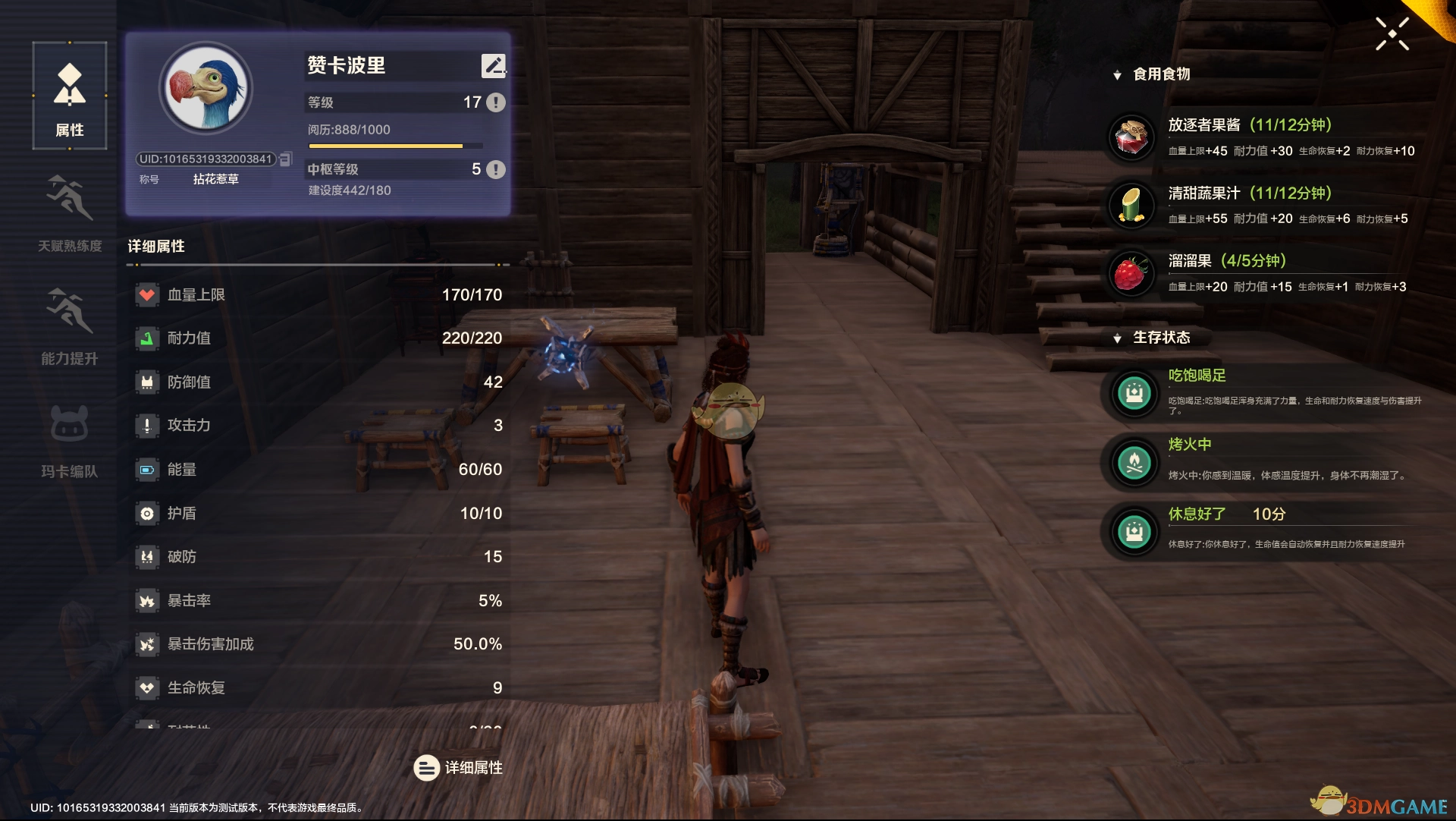1456x821 pixels.
Task: Click the 烤火中 campfire status icon
Action: click(1134, 462)
